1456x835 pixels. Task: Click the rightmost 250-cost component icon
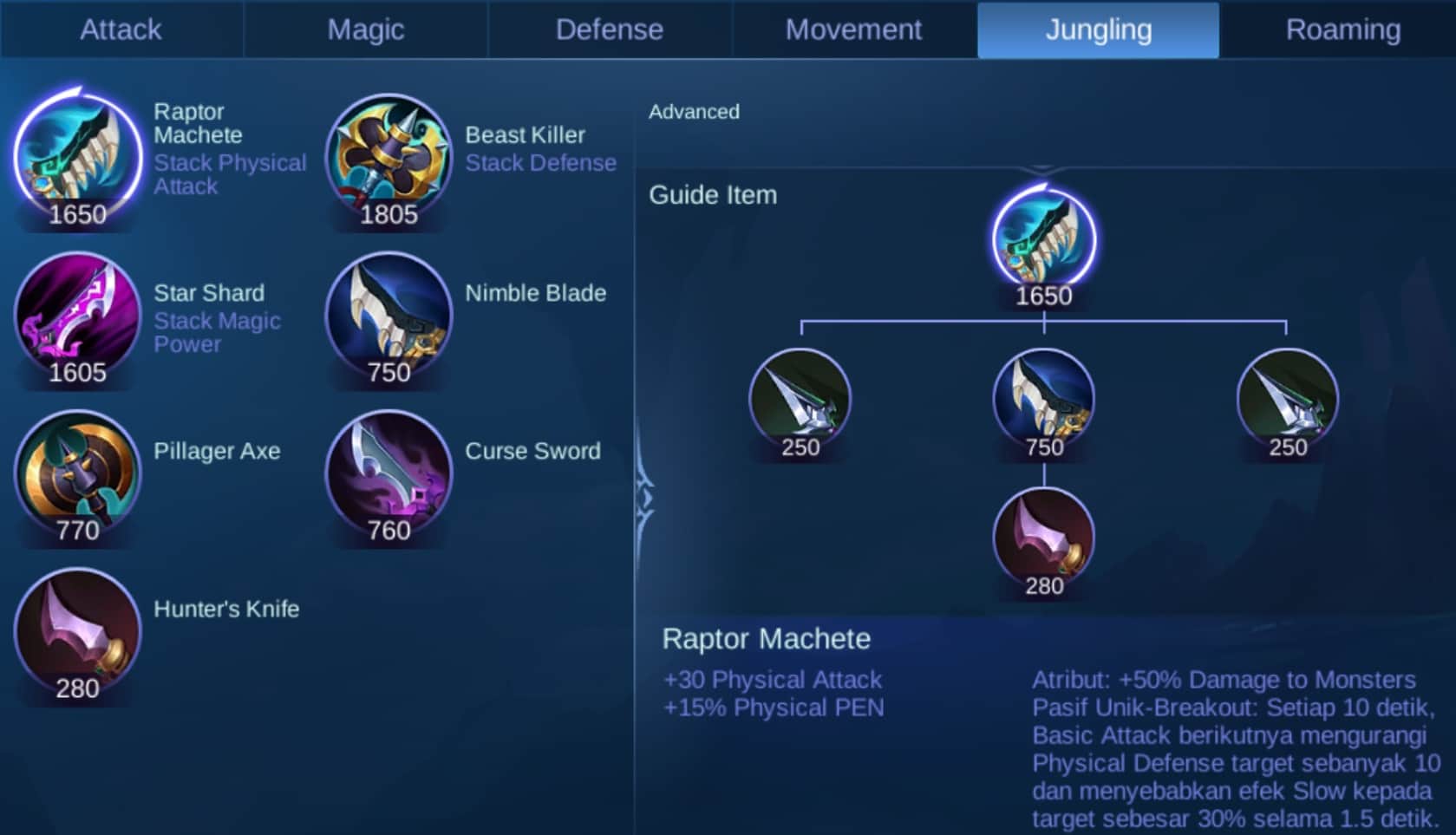coord(1287,399)
